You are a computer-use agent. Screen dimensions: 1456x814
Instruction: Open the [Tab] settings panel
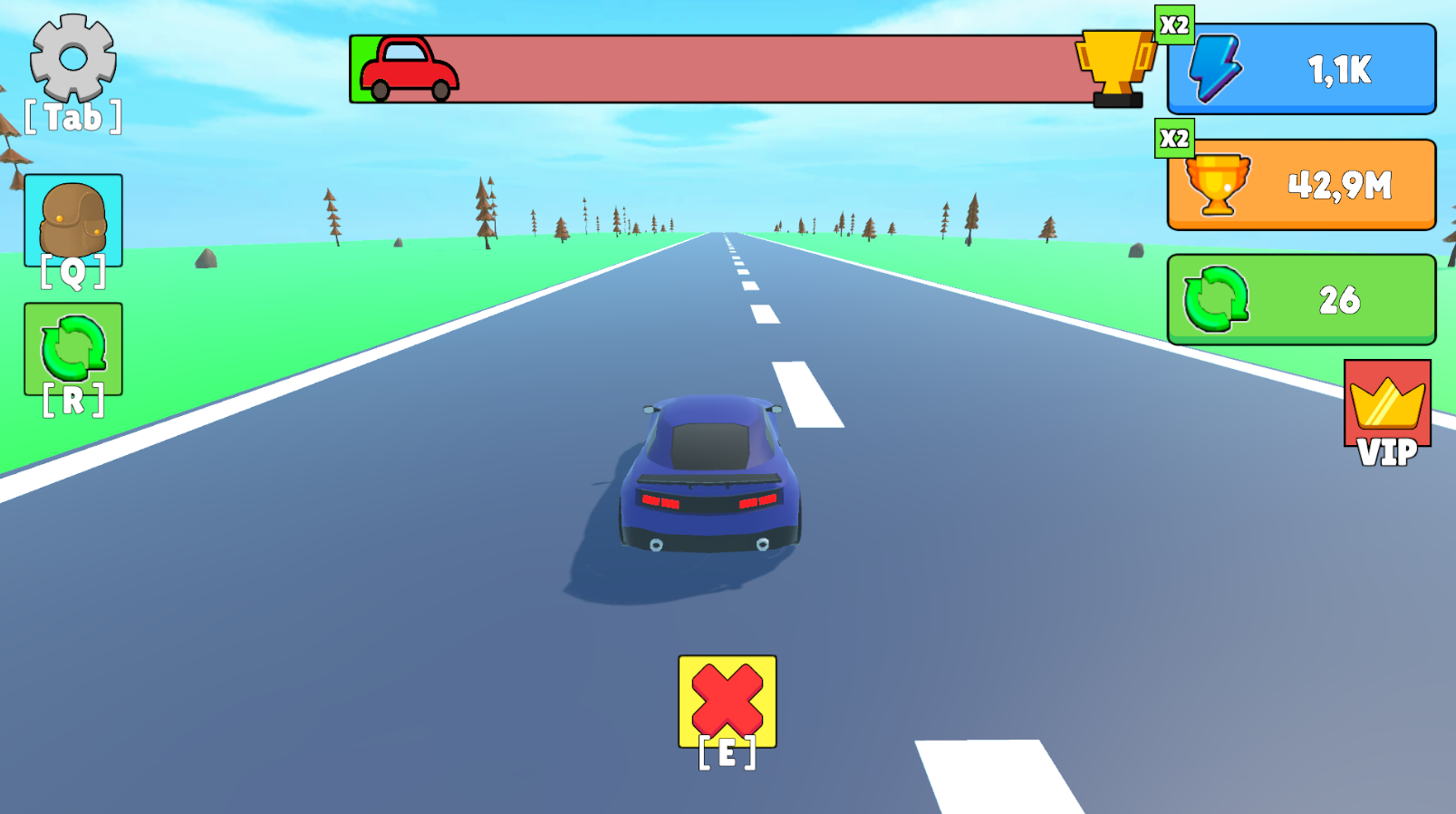(x=71, y=116)
